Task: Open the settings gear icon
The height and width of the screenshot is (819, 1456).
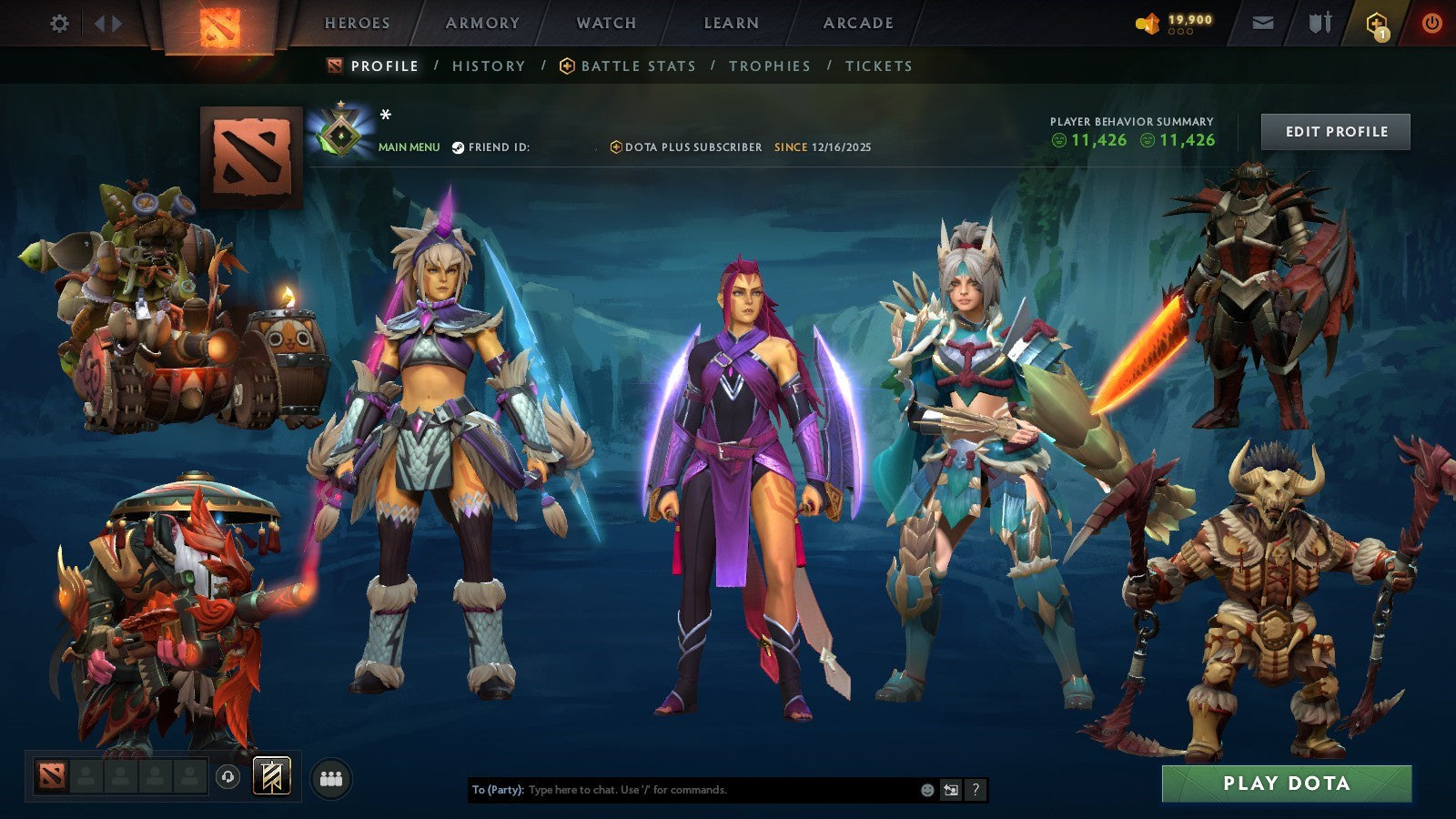Action: (58, 24)
